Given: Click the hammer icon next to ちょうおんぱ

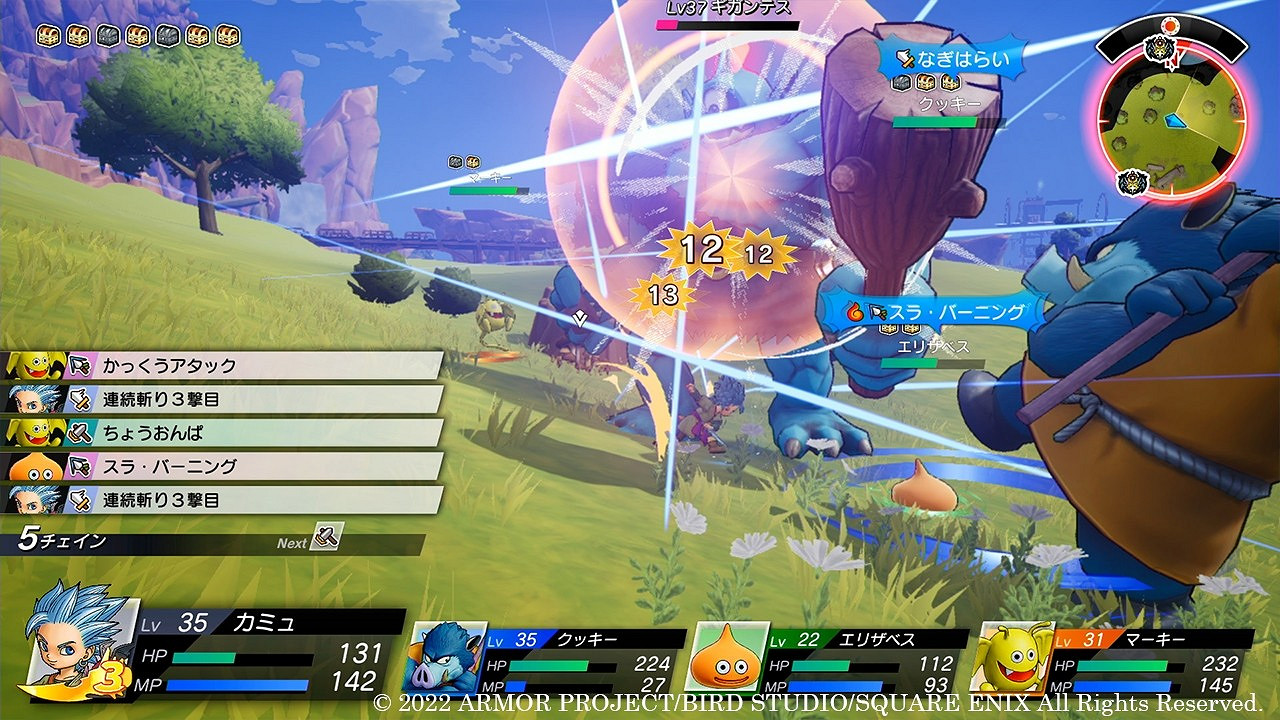Looking at the screenshot, I should pyautogui.click(x=79, y=433).
